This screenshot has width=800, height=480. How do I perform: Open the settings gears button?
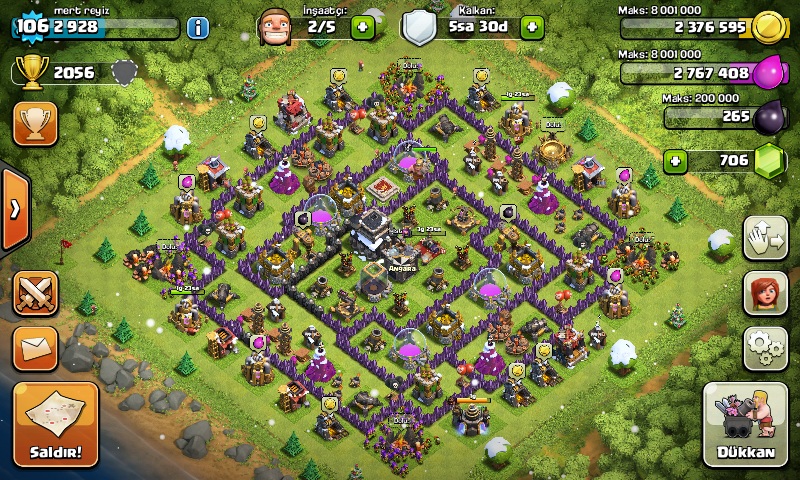765,347
